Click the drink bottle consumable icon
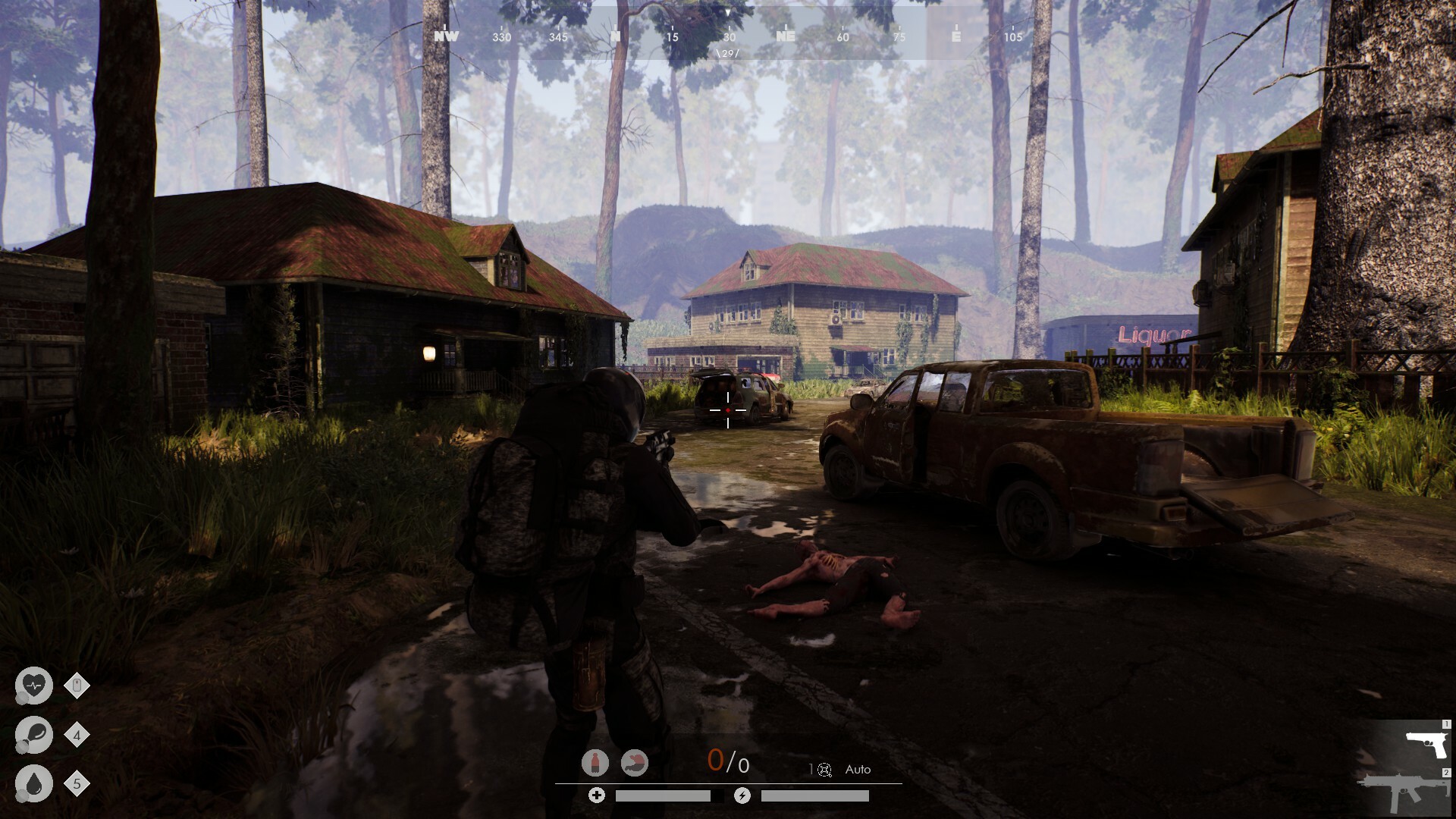The width and height of the screenshot is (1456, 819). tap(595, 762)
